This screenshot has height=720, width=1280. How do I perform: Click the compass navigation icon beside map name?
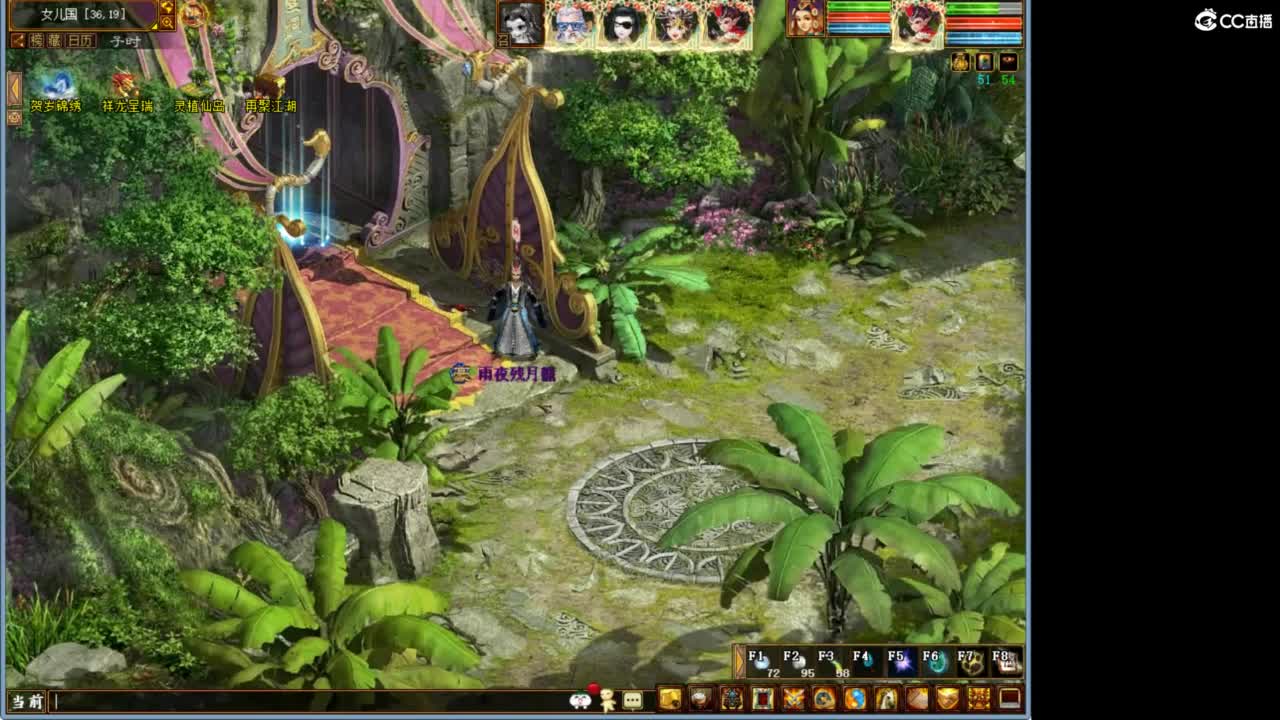[x=167, y=7]
